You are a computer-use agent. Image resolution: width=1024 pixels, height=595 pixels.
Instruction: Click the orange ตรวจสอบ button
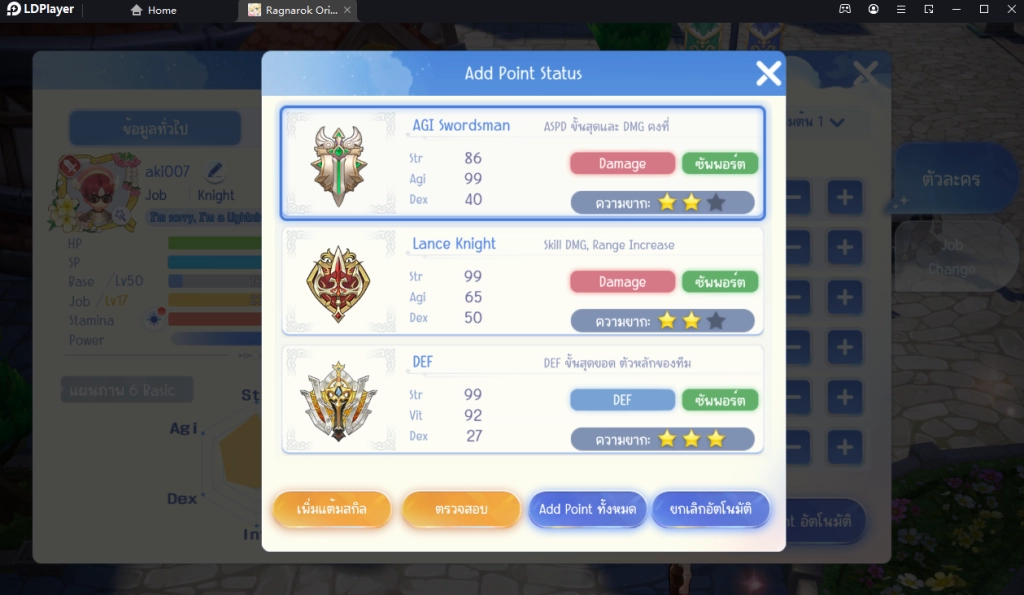point(461,509)
